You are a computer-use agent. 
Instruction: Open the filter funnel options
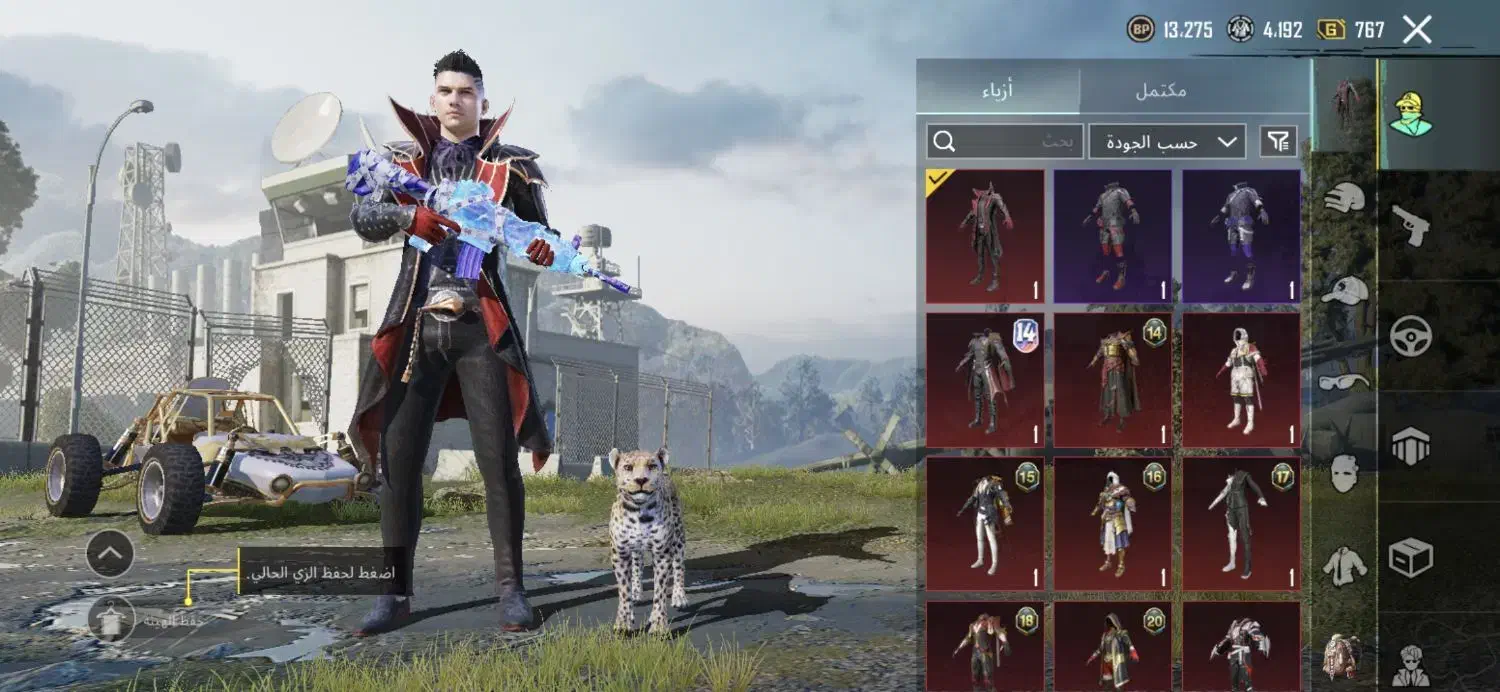(x=1279, y=142)
